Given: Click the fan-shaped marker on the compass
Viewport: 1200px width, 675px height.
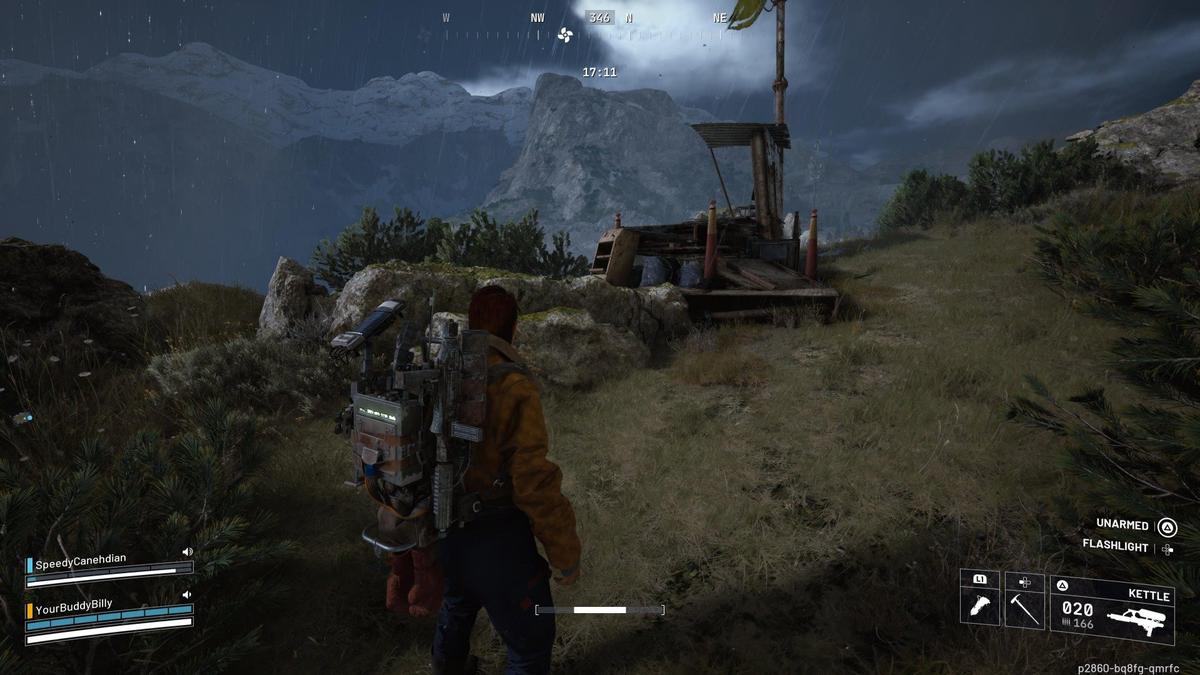Looking at the screenshot, I should click(x=565, y=35).
